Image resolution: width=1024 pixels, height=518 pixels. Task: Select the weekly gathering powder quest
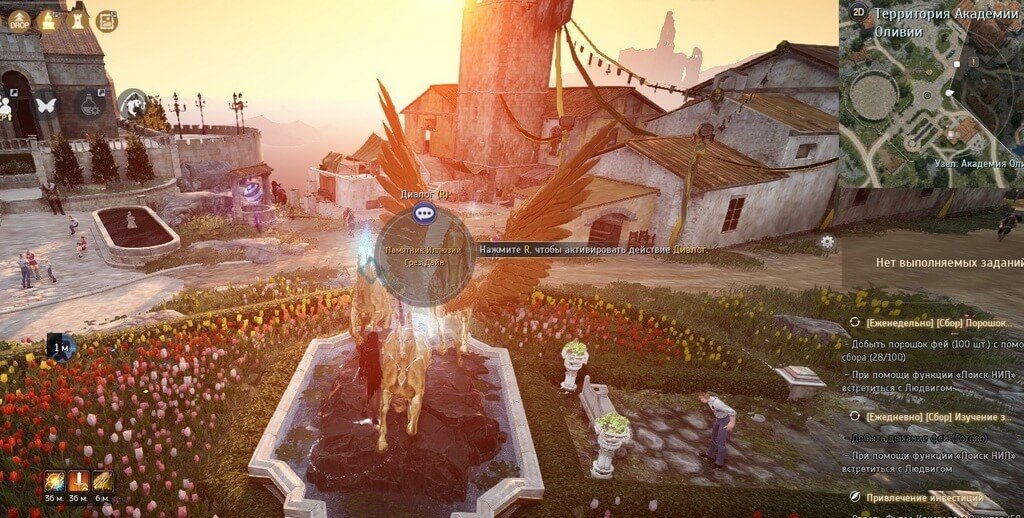pos(930,322)
